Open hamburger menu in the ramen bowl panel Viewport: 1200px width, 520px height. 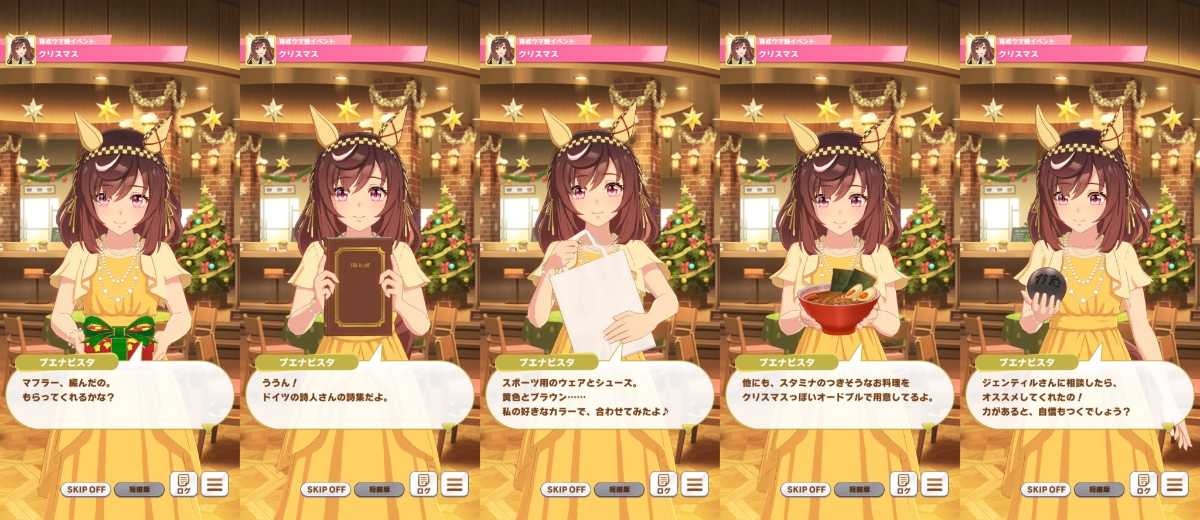(934, 485)
